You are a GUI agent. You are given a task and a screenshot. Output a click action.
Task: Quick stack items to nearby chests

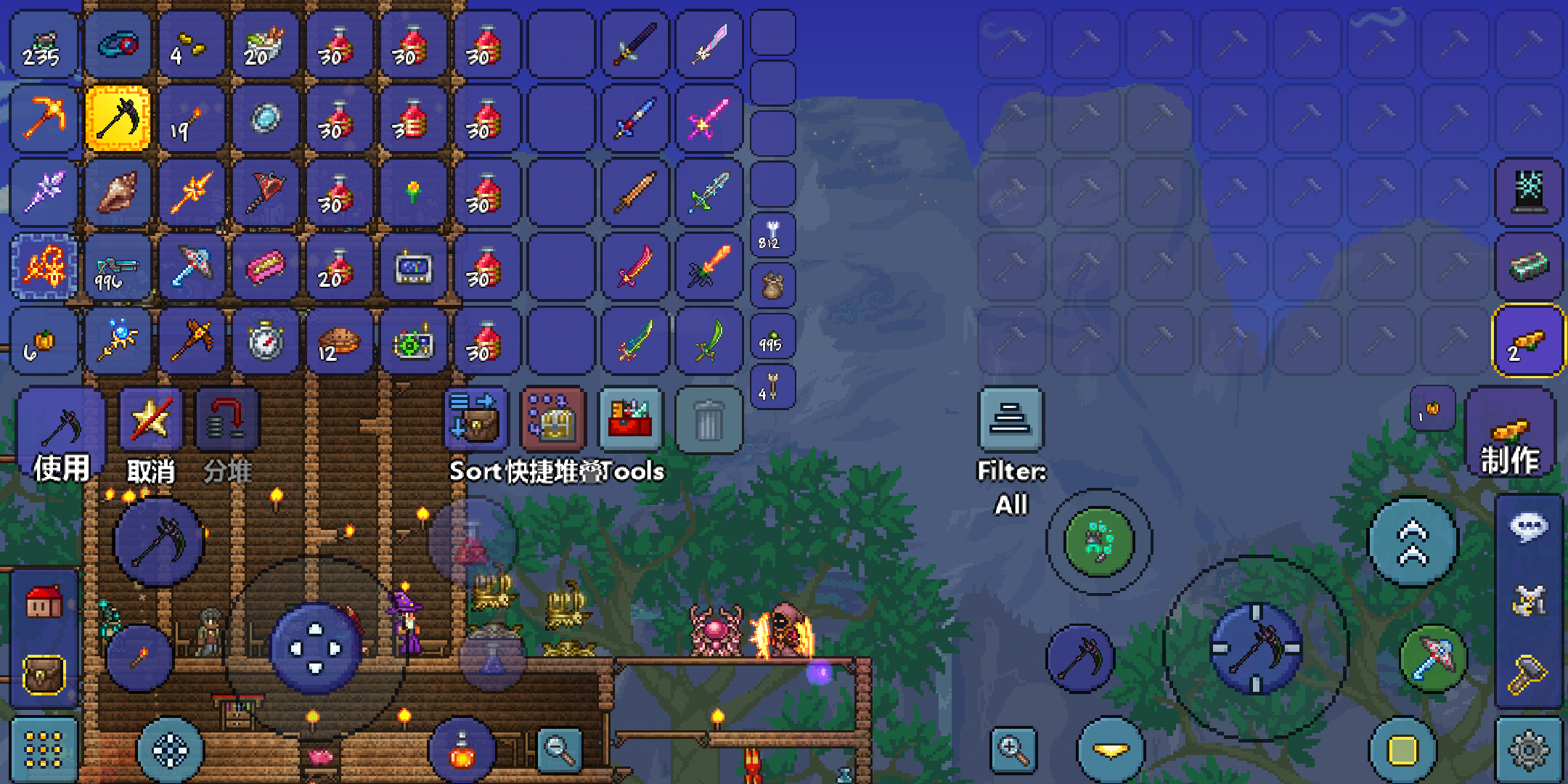pyautogui.click(x=553, y=420)
